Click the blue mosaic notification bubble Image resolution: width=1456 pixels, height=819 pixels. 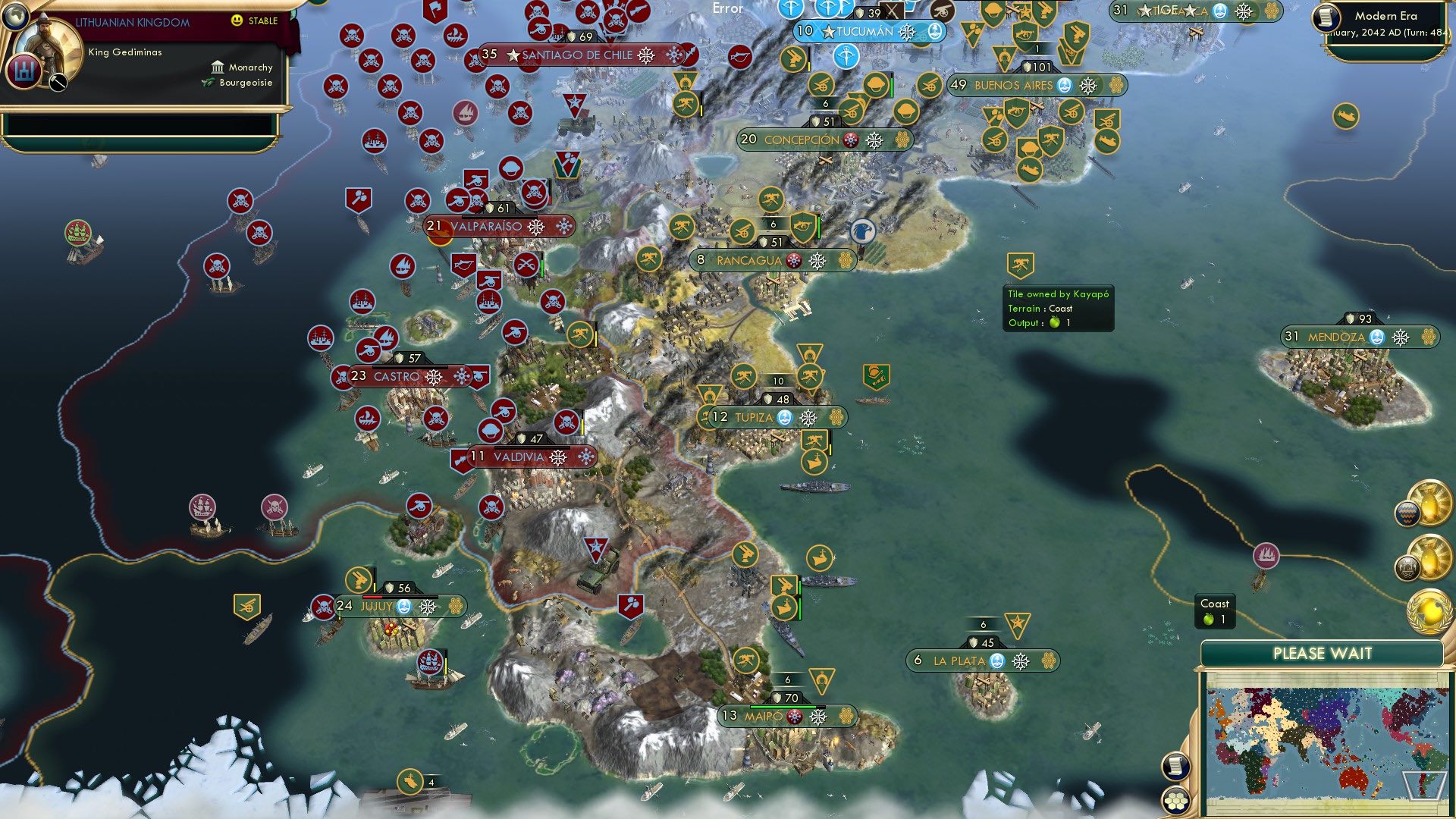click(x=1408, y=512)
